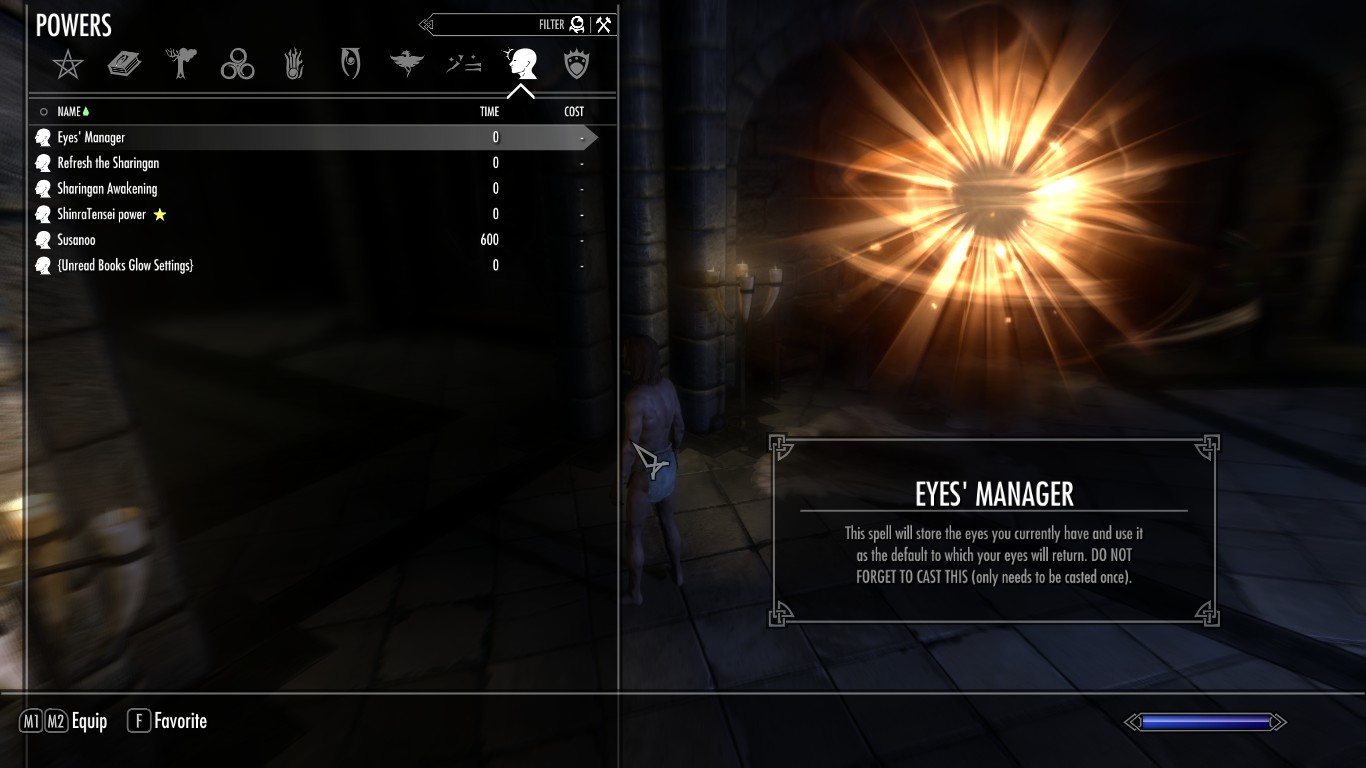Open the flaming hand Destruction category
The height and width of the screenshot is (768, 1366).
click(294, 66)
